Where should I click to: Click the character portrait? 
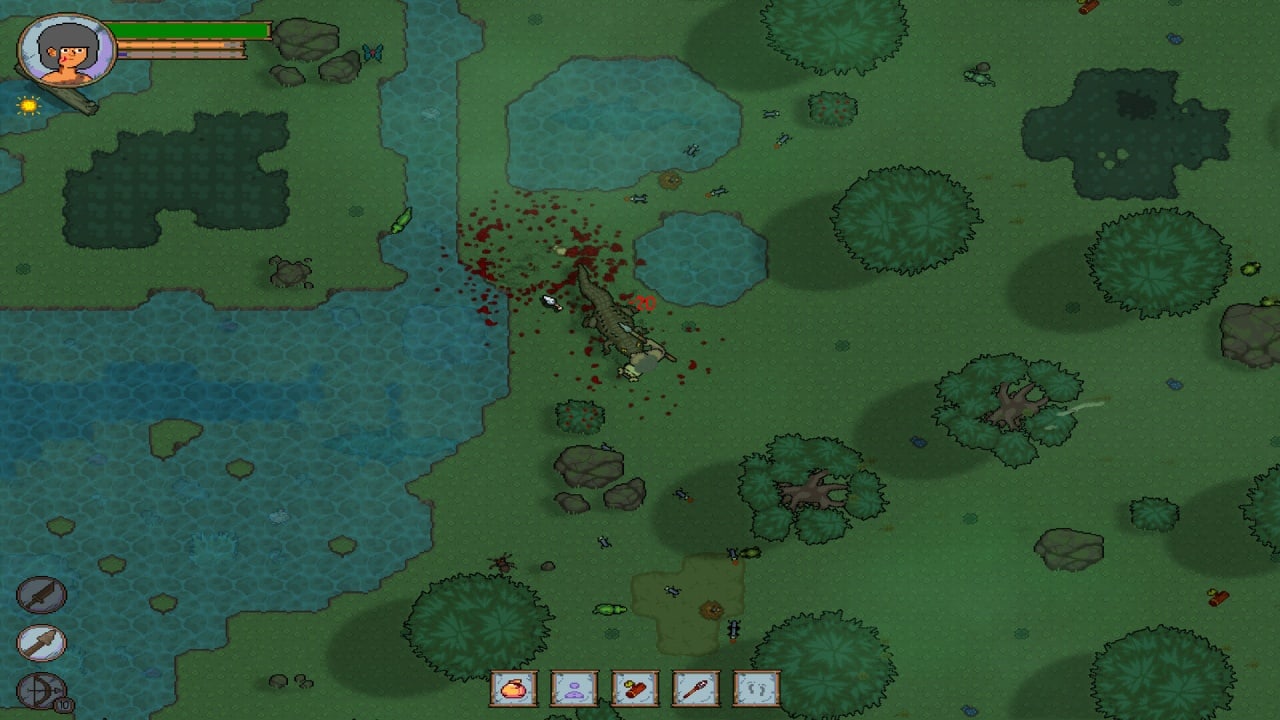point(68,50)
